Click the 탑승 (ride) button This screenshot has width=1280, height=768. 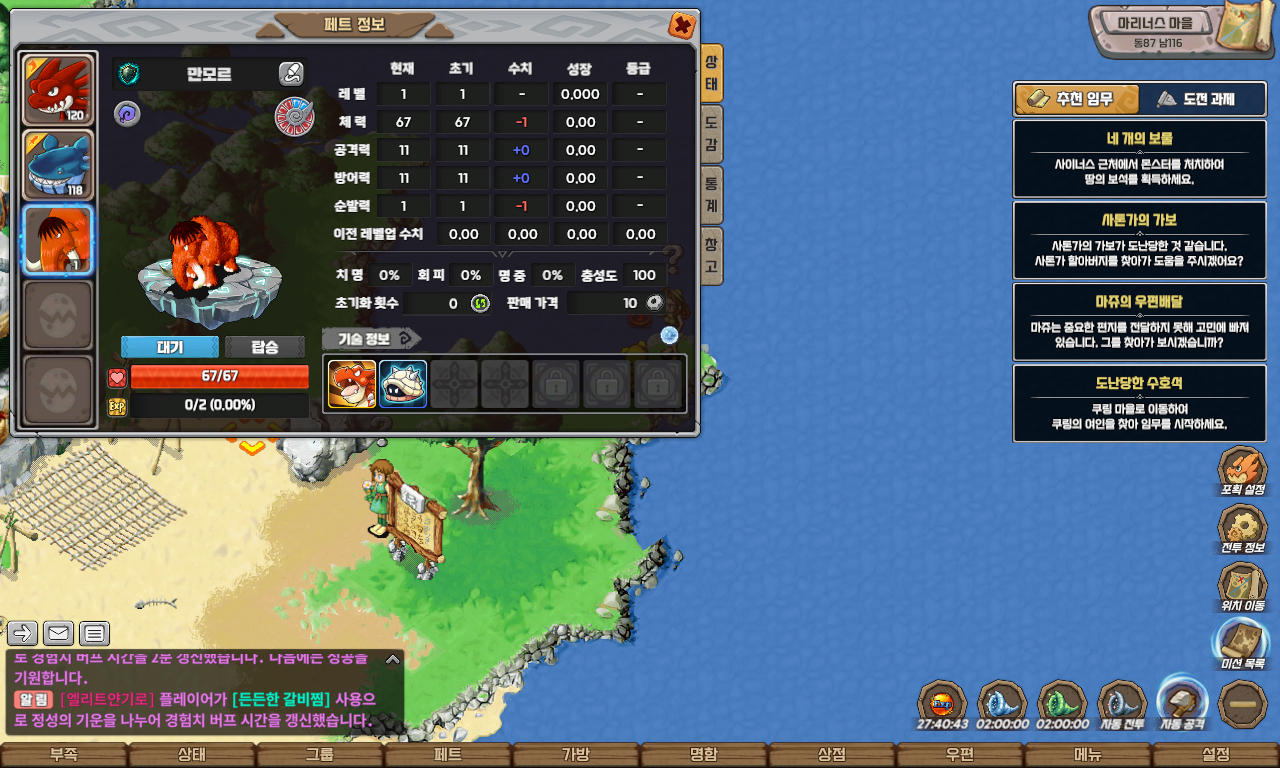265,347
